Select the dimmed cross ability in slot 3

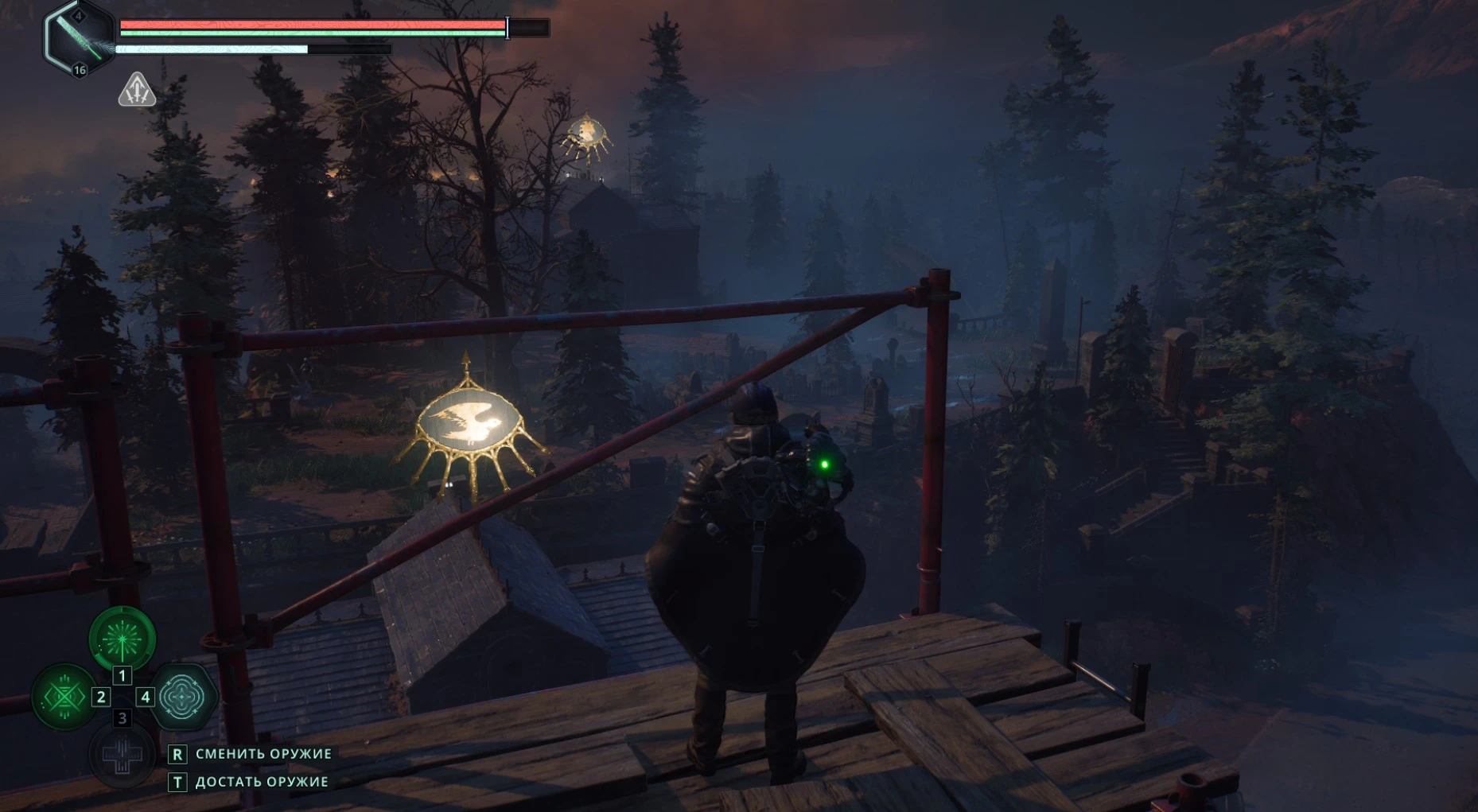click(122, 755)
